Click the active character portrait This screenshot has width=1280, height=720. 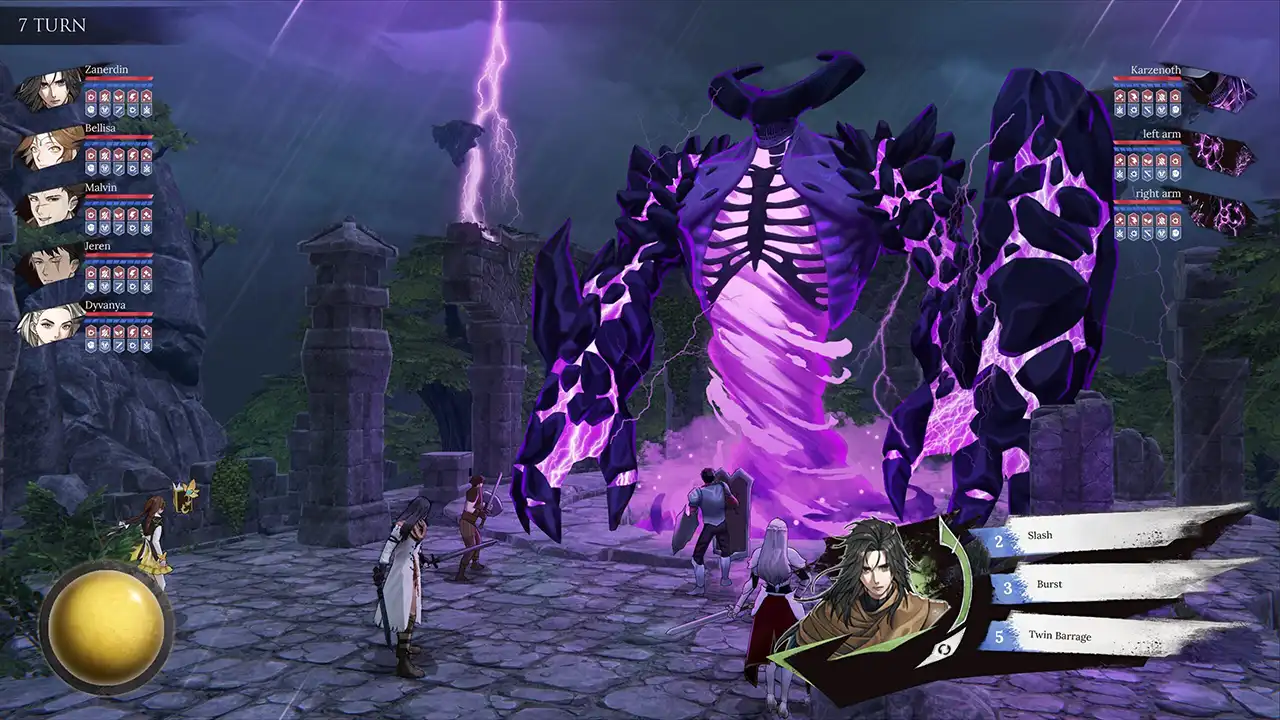click(x=878, y=585)
